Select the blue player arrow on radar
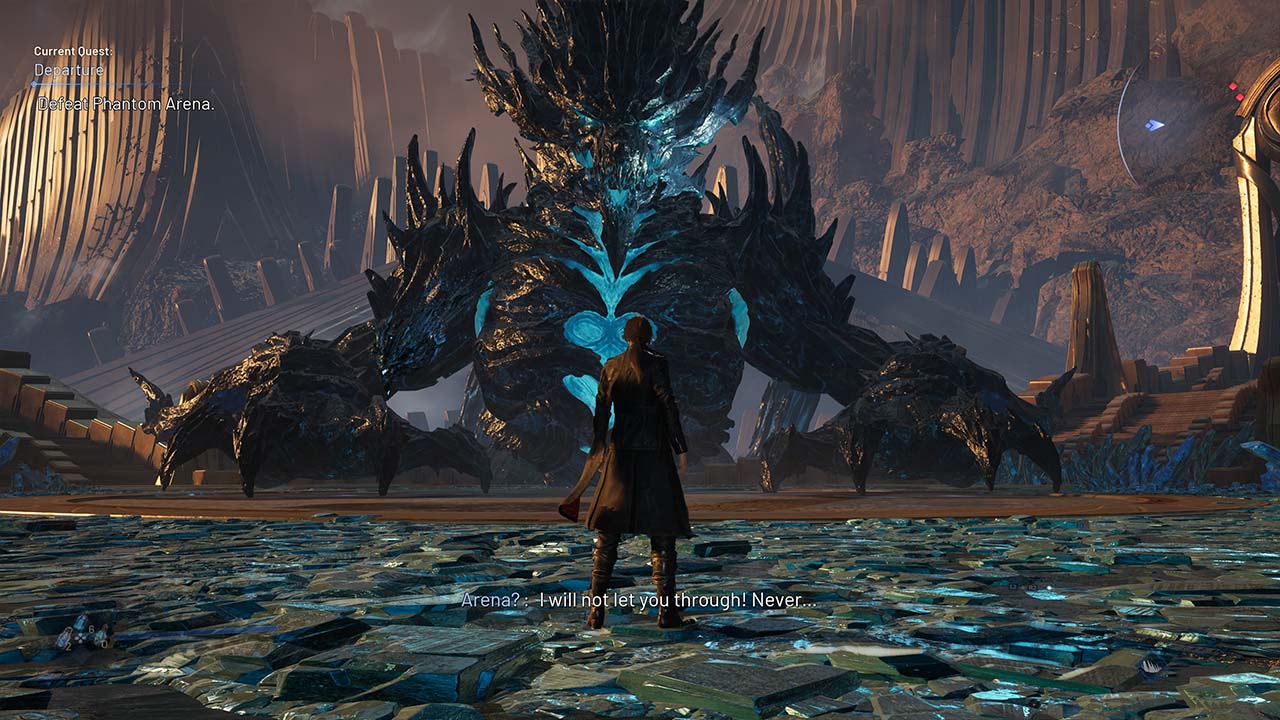The height and width of the screenshot is (720, 1280). [1155, 125]
